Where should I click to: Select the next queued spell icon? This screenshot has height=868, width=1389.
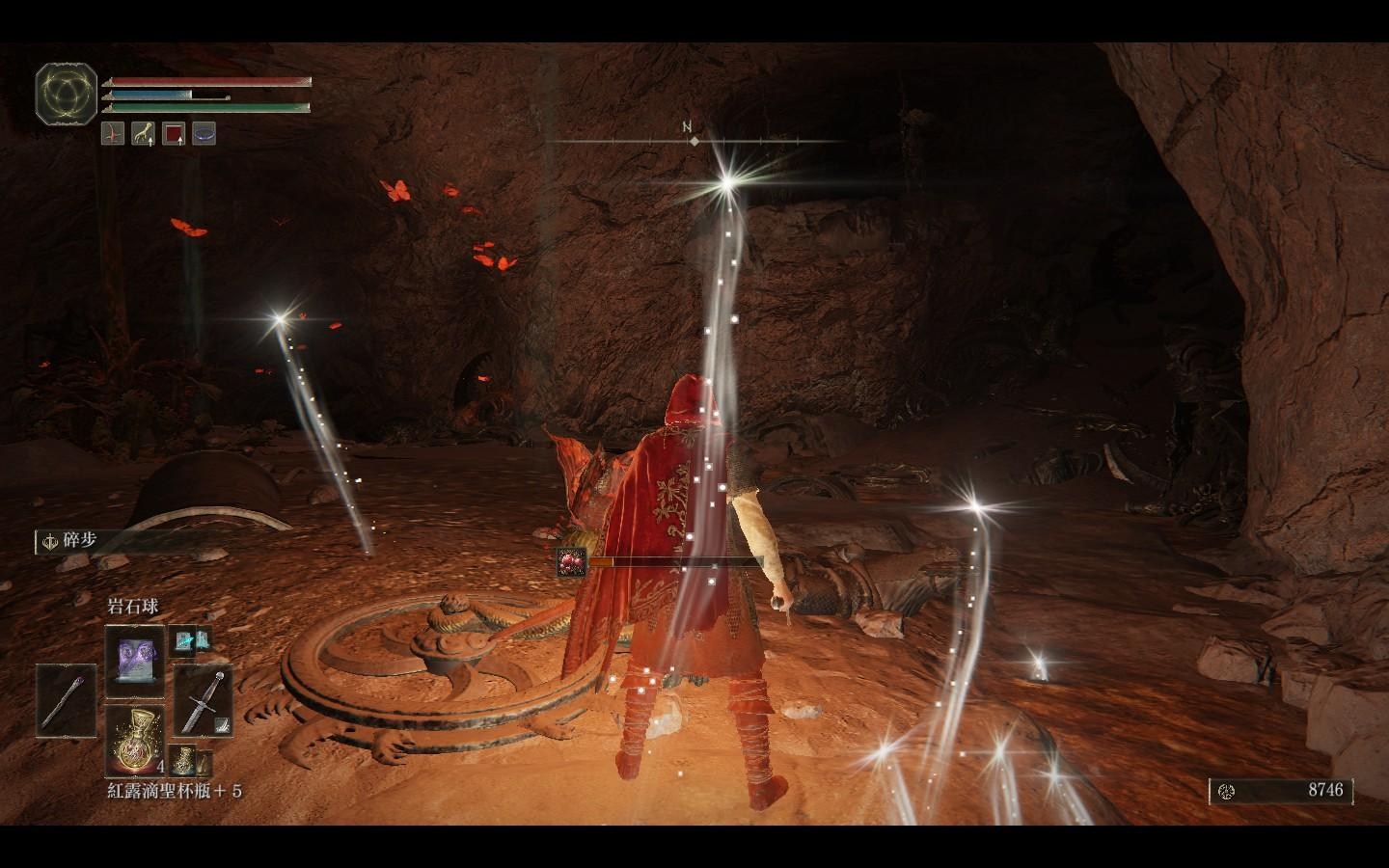click(x=184, y=638)
